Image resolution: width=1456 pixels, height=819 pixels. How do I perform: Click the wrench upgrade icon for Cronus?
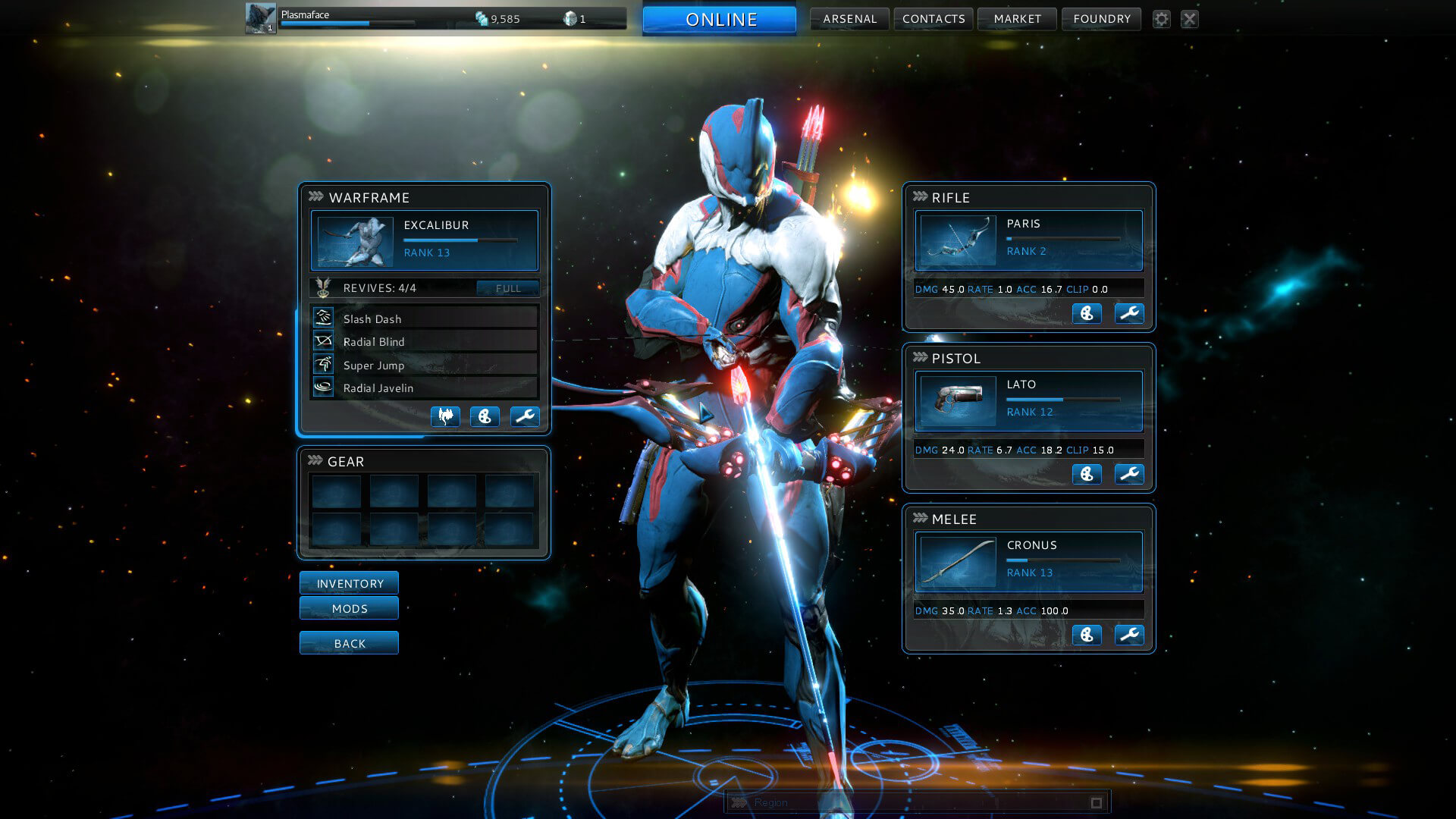1129,635
